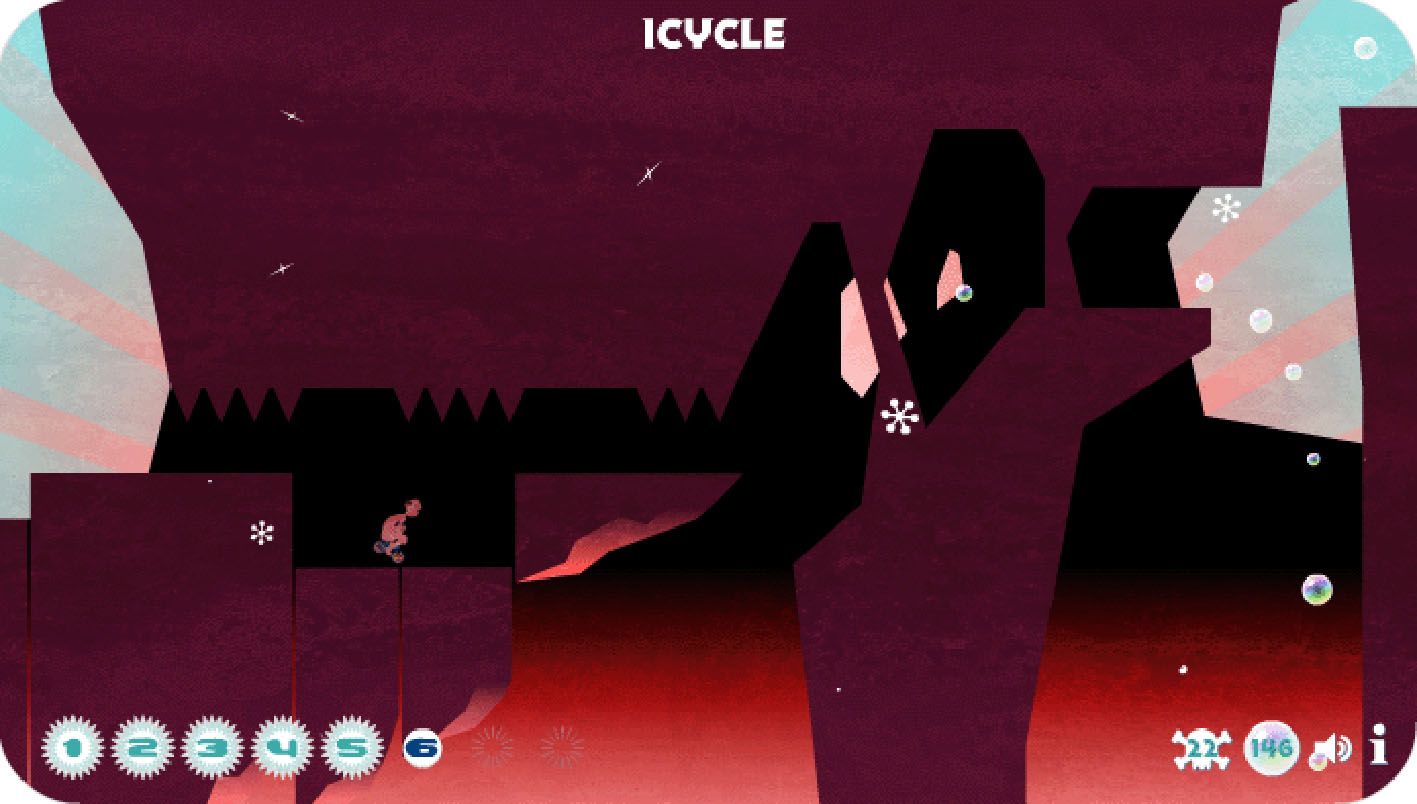Viewport: 1417px width, 804px height.
Task: Jump to level 2
Action: pos(142,747)
